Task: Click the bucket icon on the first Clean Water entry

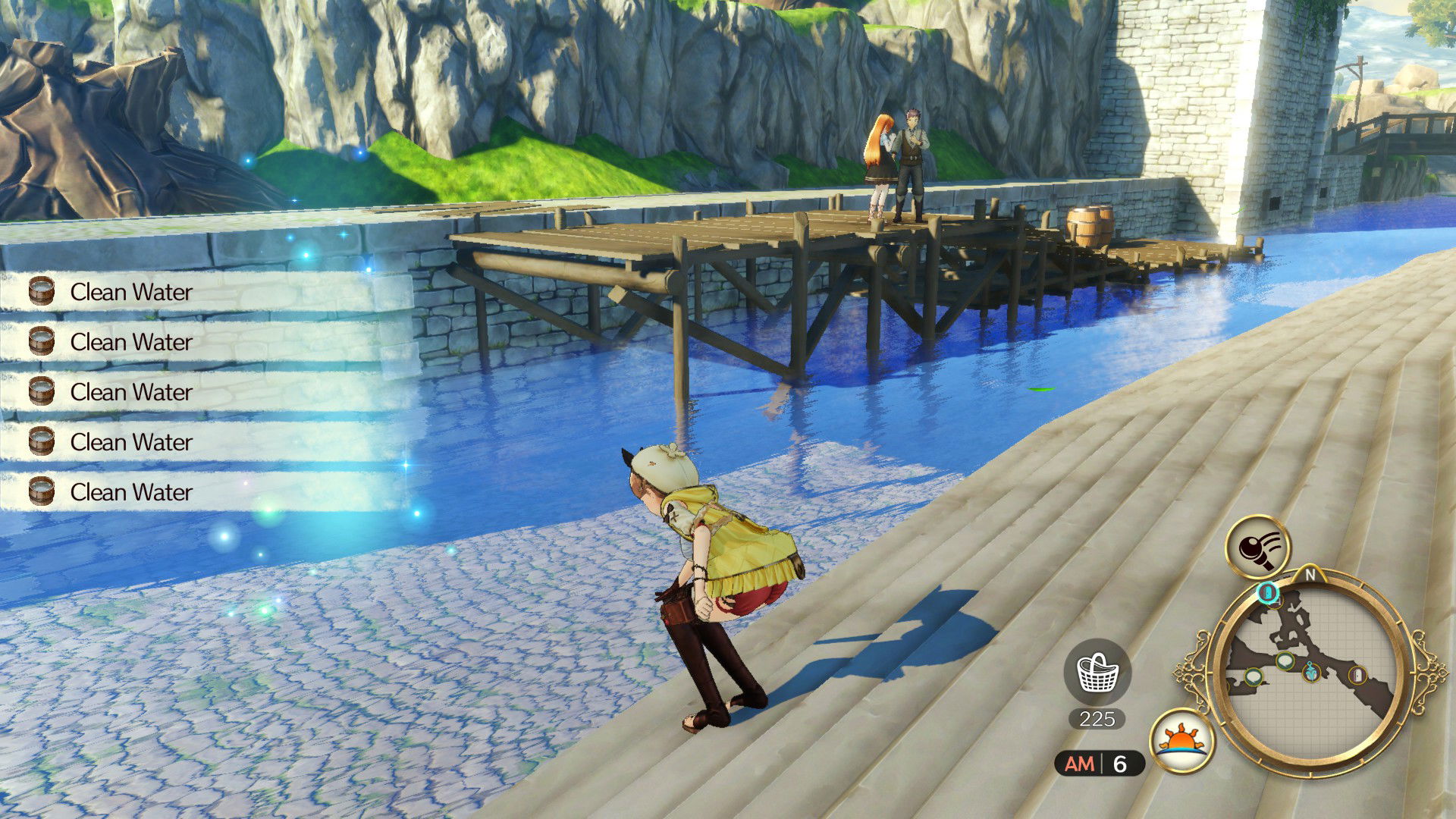Action: point(42,292)
